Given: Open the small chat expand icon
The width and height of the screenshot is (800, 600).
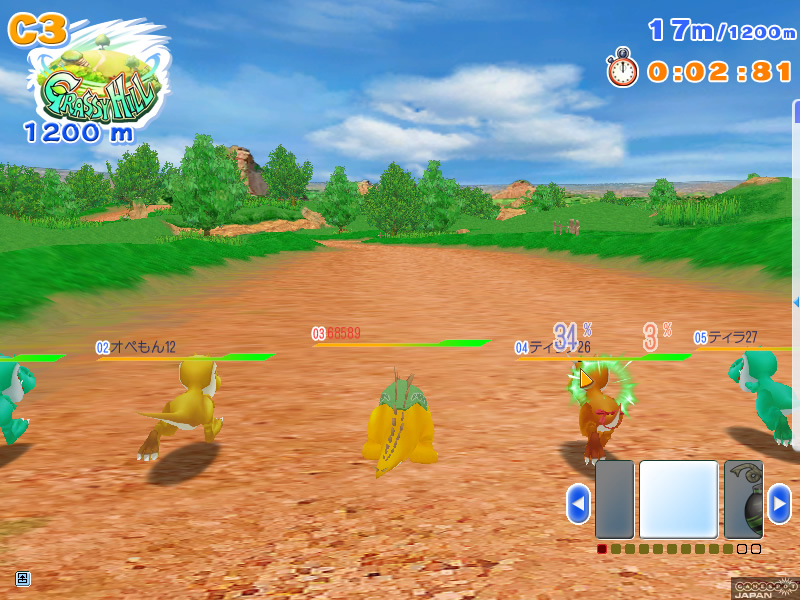Looking at the screenshot, I should coord(22,578).
